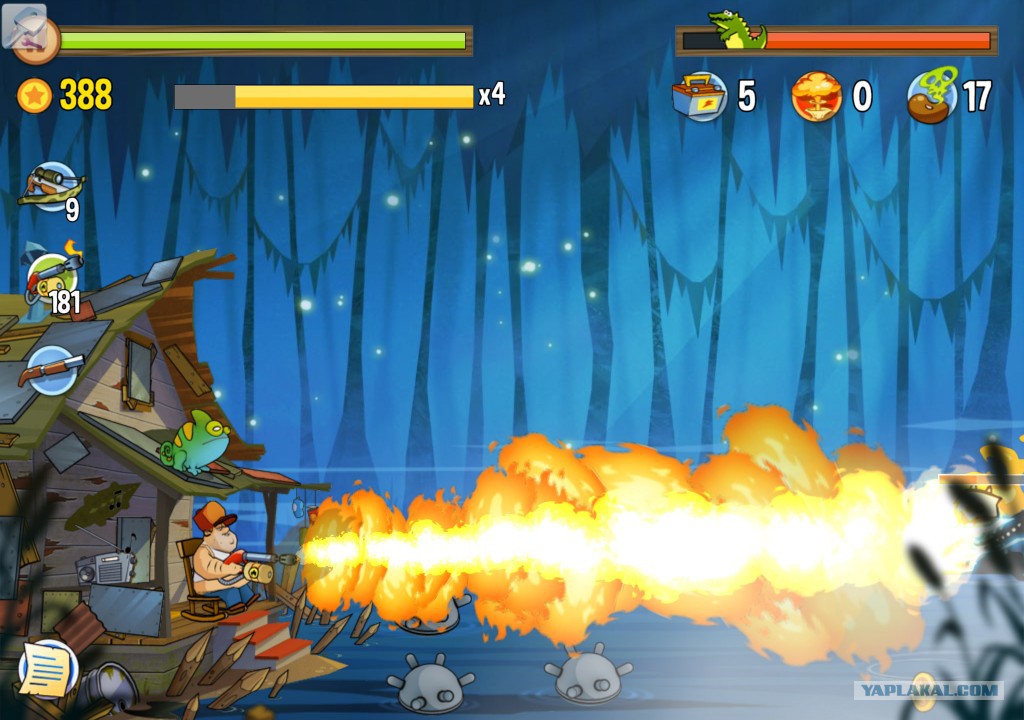The height and width of the screenshot is (720, 1024).
Task: Select the scoped crossbow weapon
Action: (52, 186)
